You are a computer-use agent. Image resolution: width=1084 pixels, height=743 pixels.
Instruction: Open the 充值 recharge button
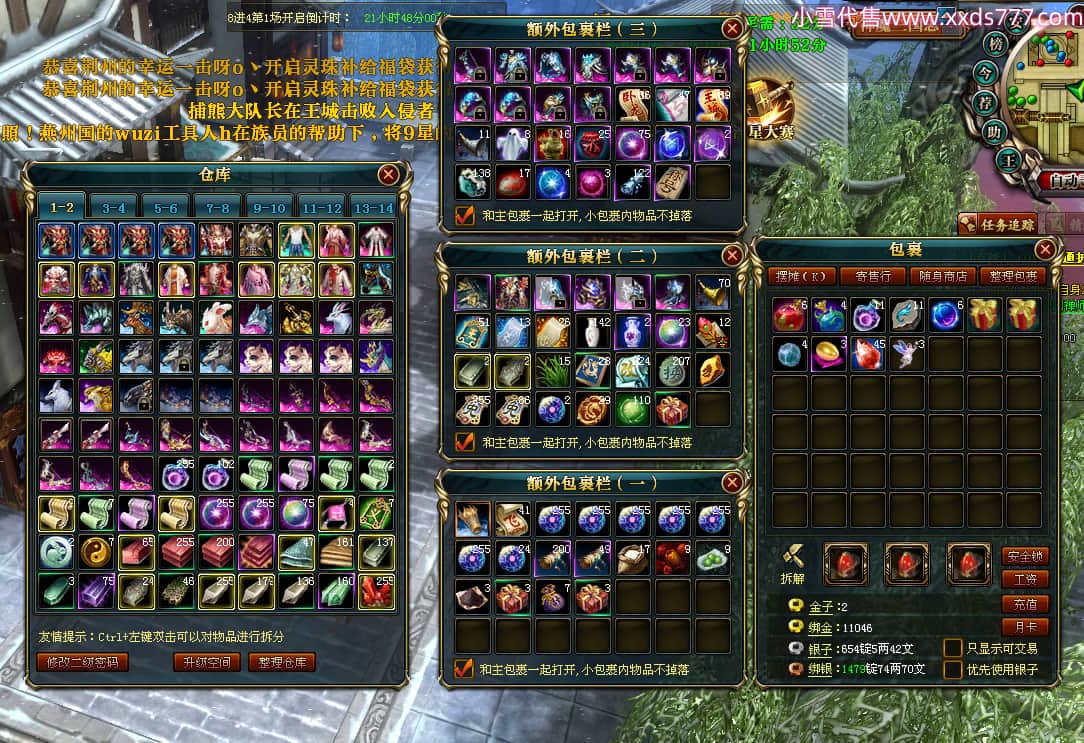(x=1024, y=604)
